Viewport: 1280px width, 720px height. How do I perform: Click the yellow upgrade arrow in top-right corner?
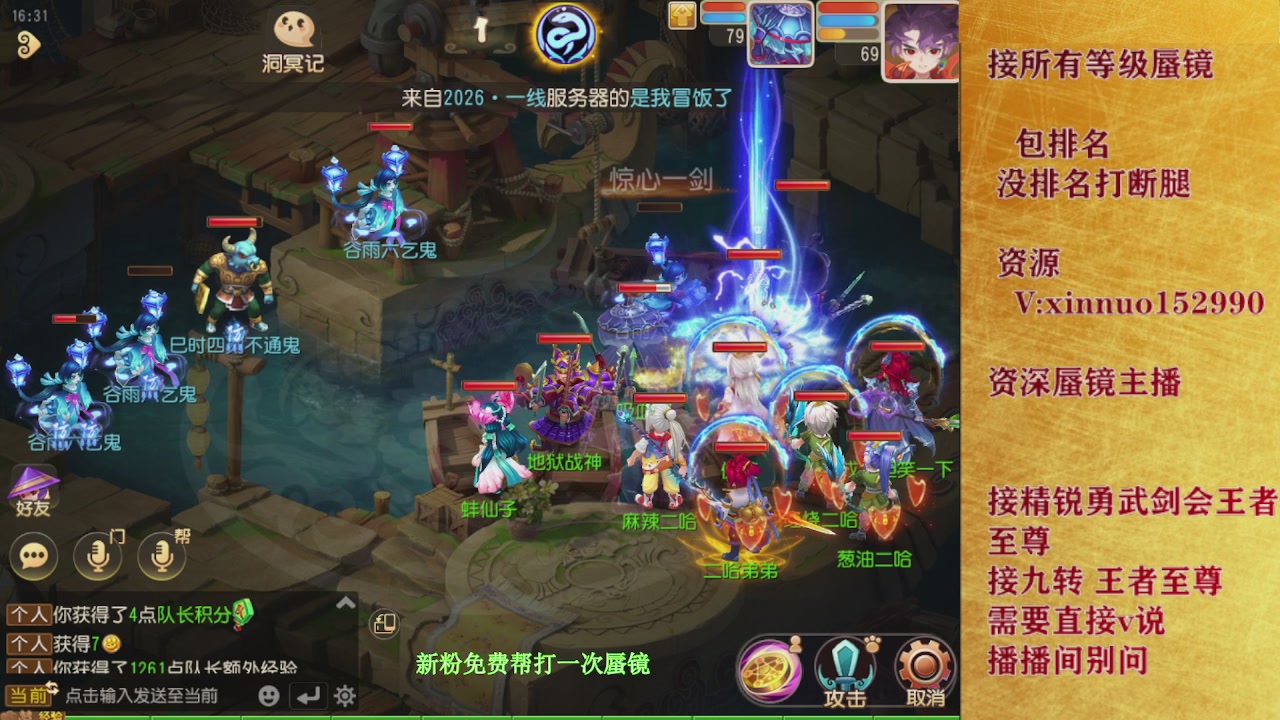pos(680,17)
